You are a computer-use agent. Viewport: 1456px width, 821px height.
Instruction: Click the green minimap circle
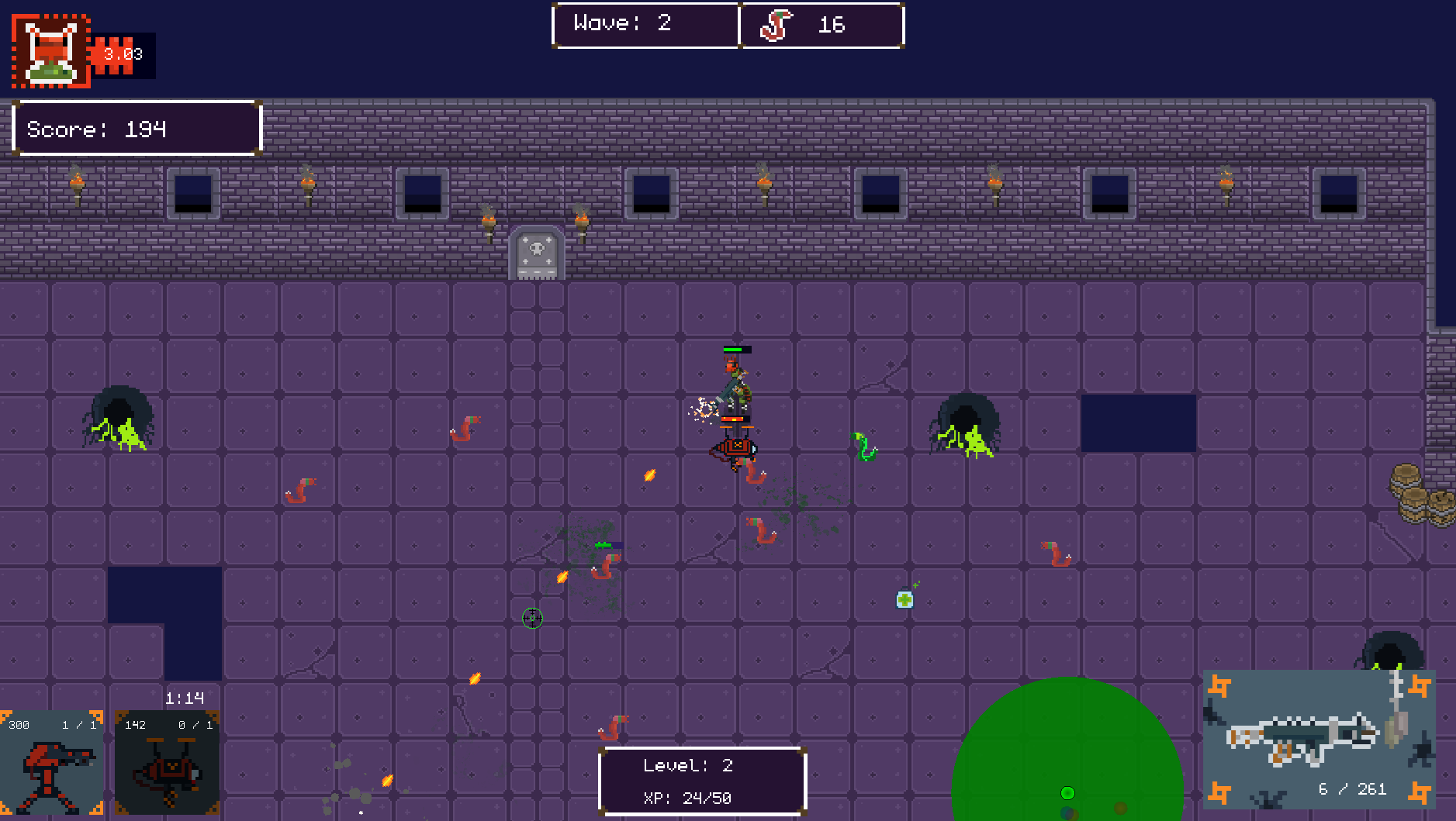[1067, 768]
